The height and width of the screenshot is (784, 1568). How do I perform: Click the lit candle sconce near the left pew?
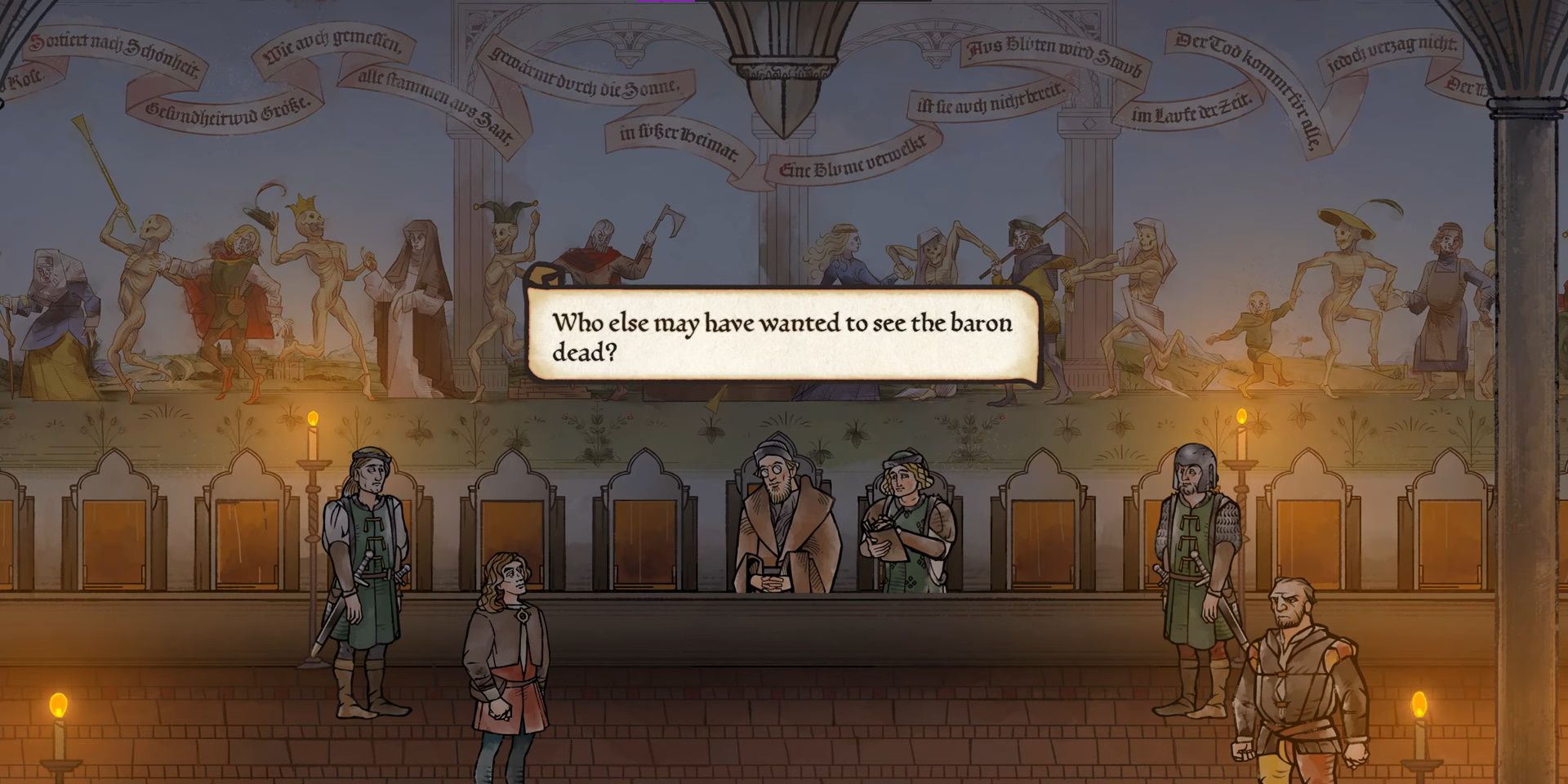tap(313, 445)
